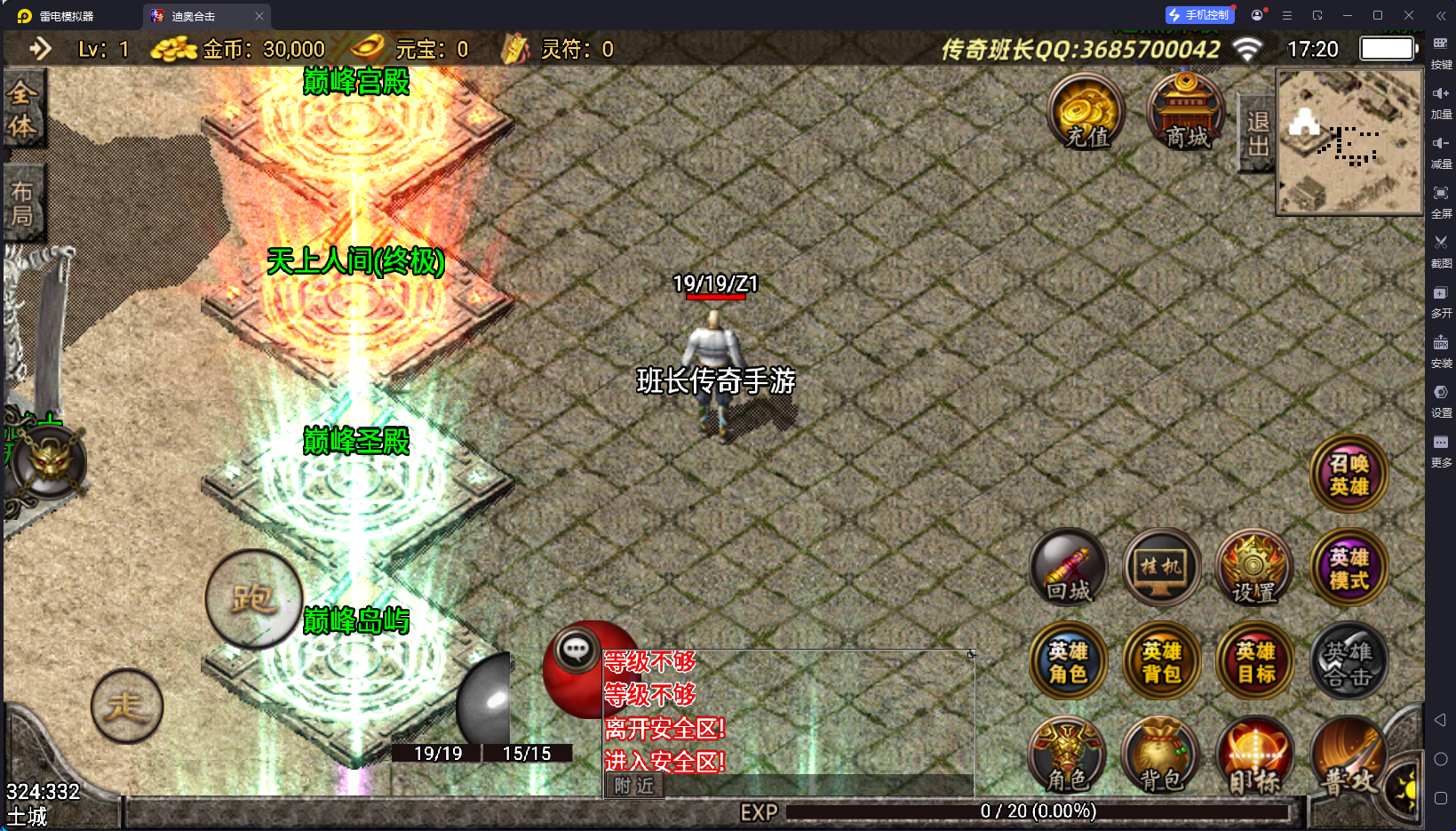The width and height of the screenshot is (1456, 831).
Task: Open the 商城 shop
Action: click(x=1186, y=113)
